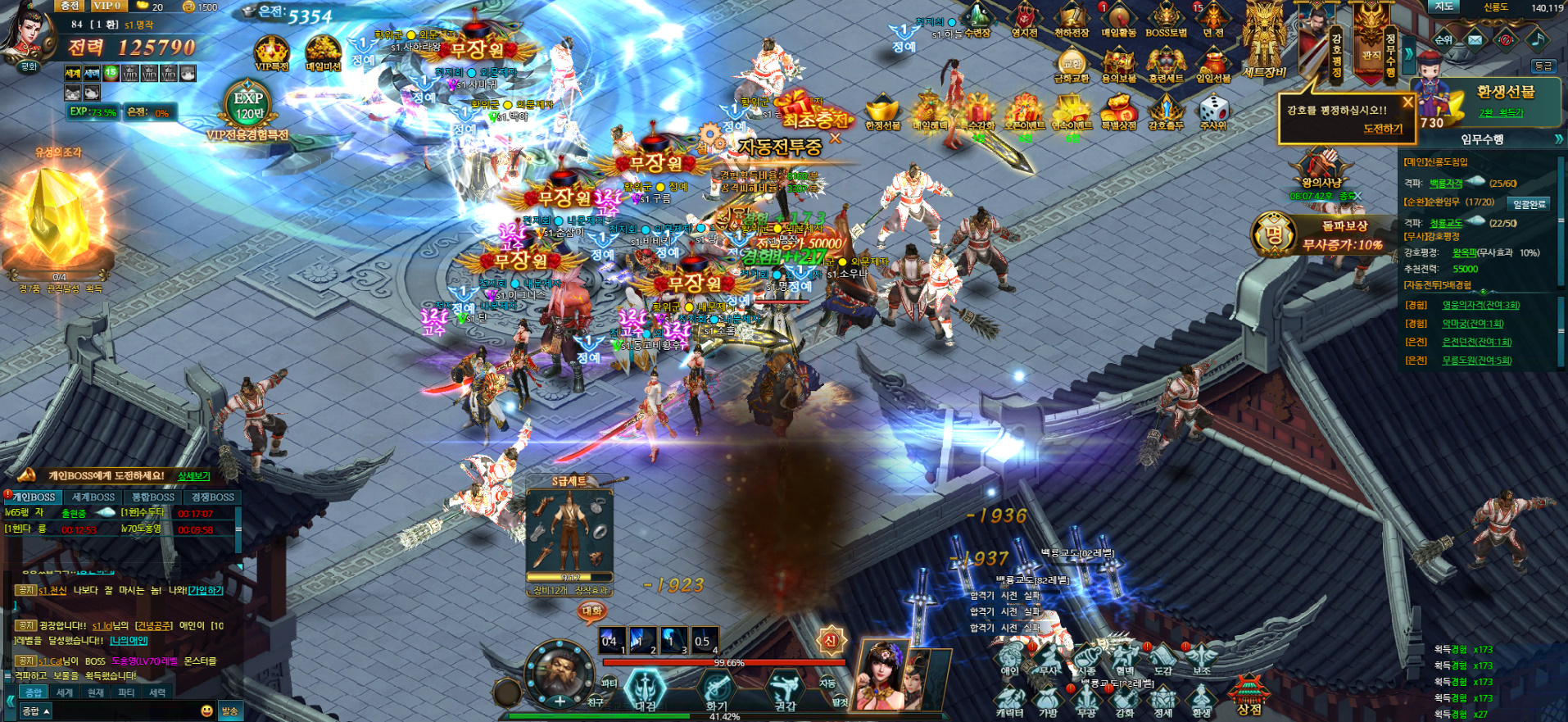The width and height of the screenshot is (1568, 722).
Task: Select the 세계 chat channel tab
Action: [x=65, y=692]
